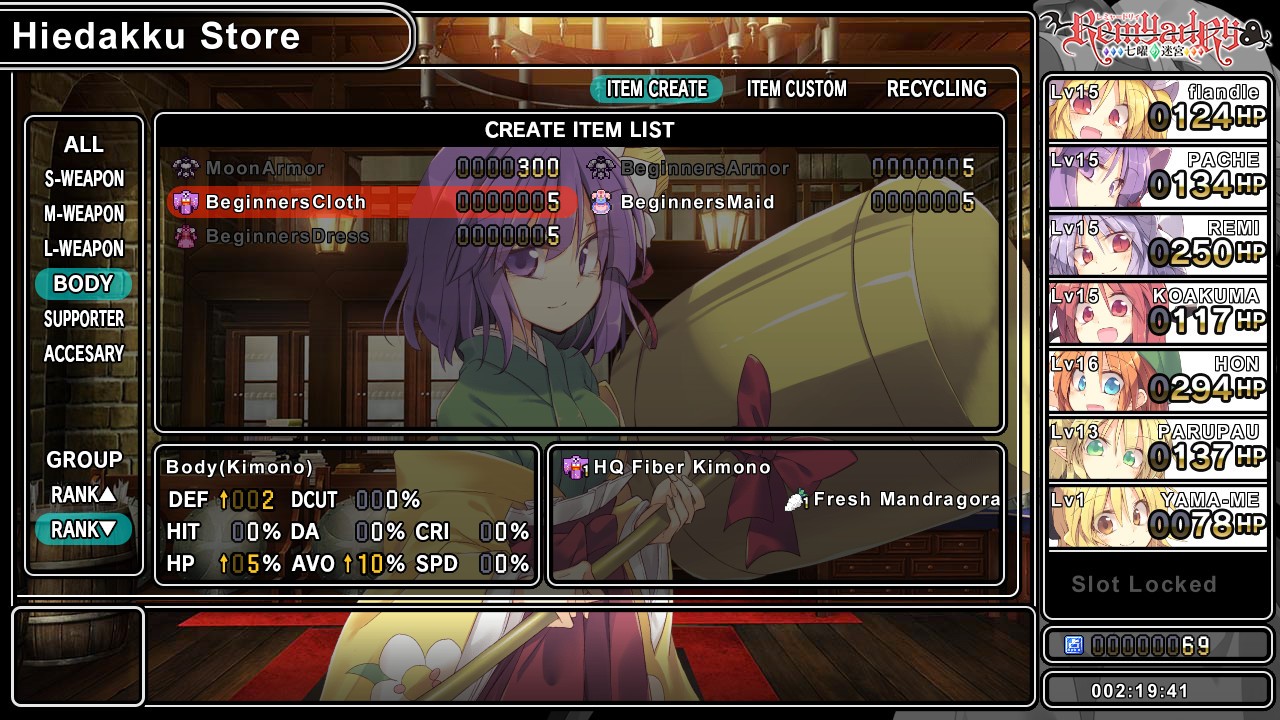This screenshot has width=1280, height=720.
Task: Select MoonArmor in the create list
Action: 265,168
